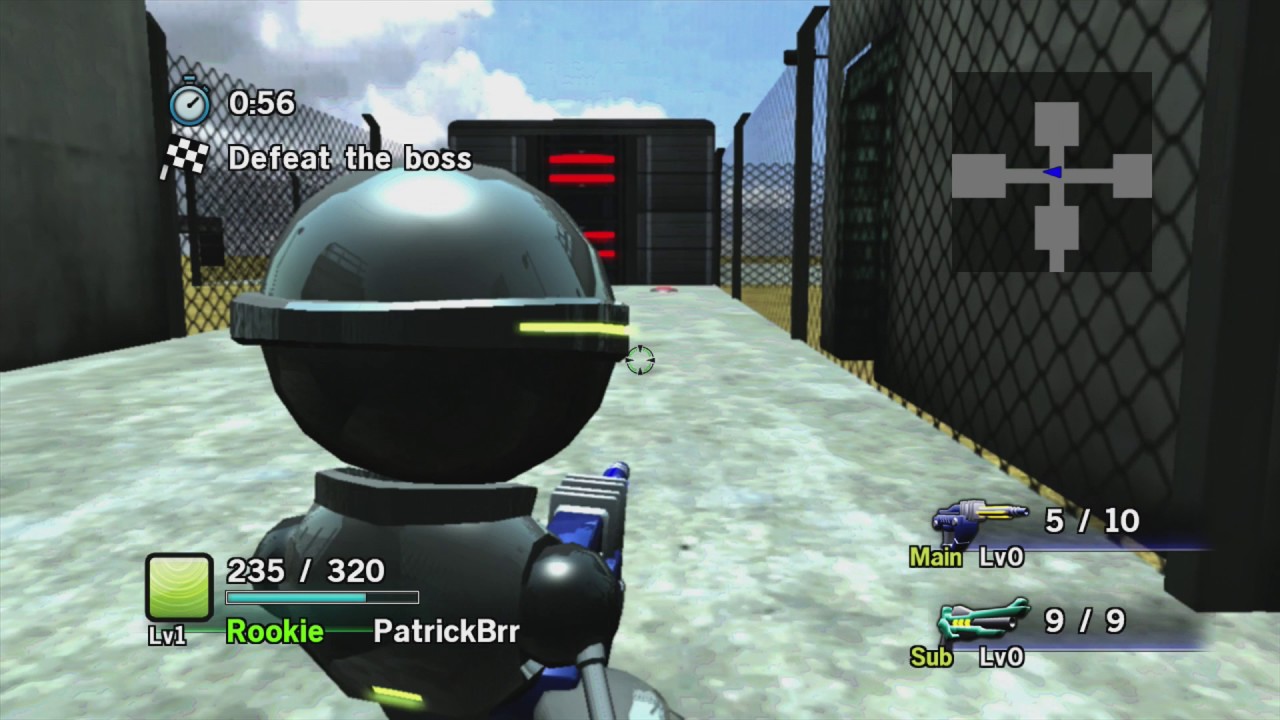Click the crosshair reticle in screen center
Screen dimensions: 1280x720
pyautogui.click(x=640, y=361)
